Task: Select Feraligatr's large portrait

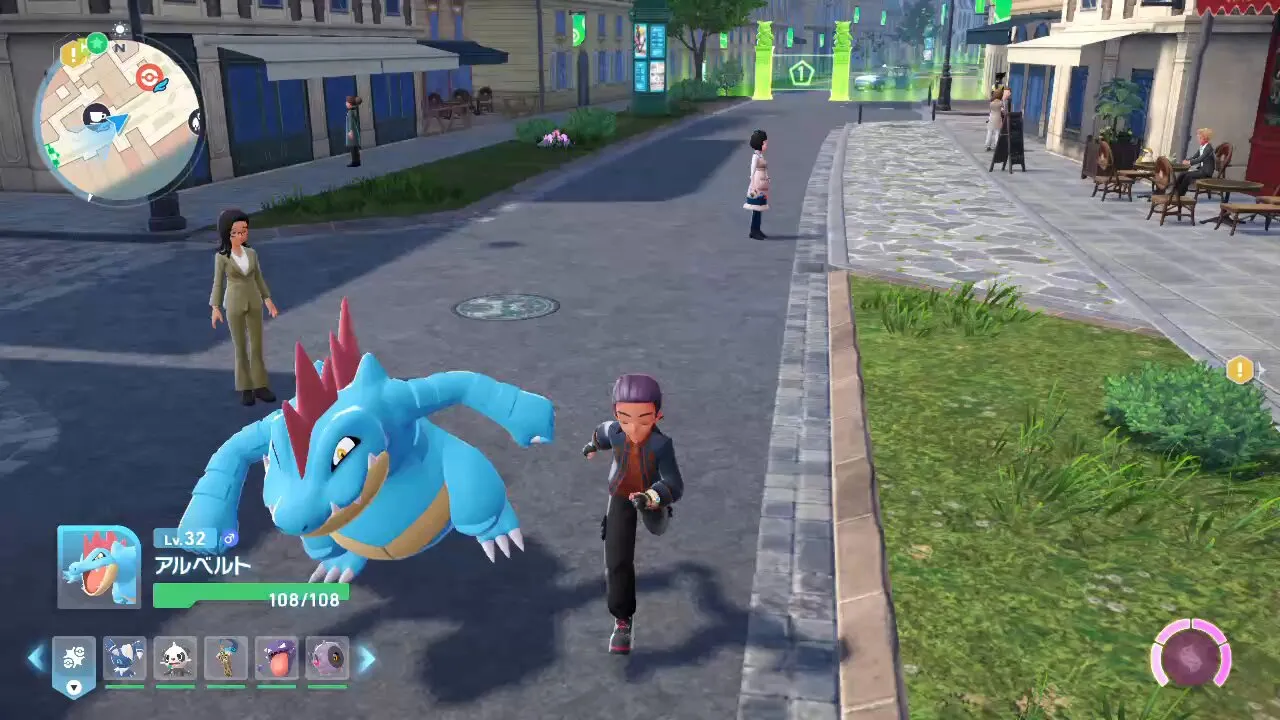Action: coord(99,567)
